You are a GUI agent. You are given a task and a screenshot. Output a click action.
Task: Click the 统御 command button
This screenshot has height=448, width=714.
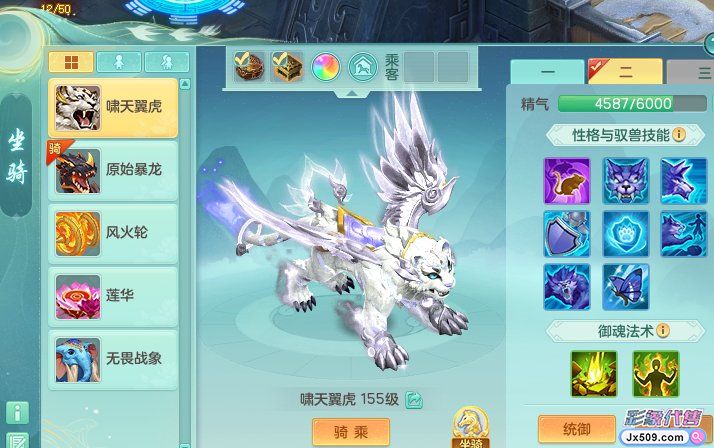click(576, 429)
